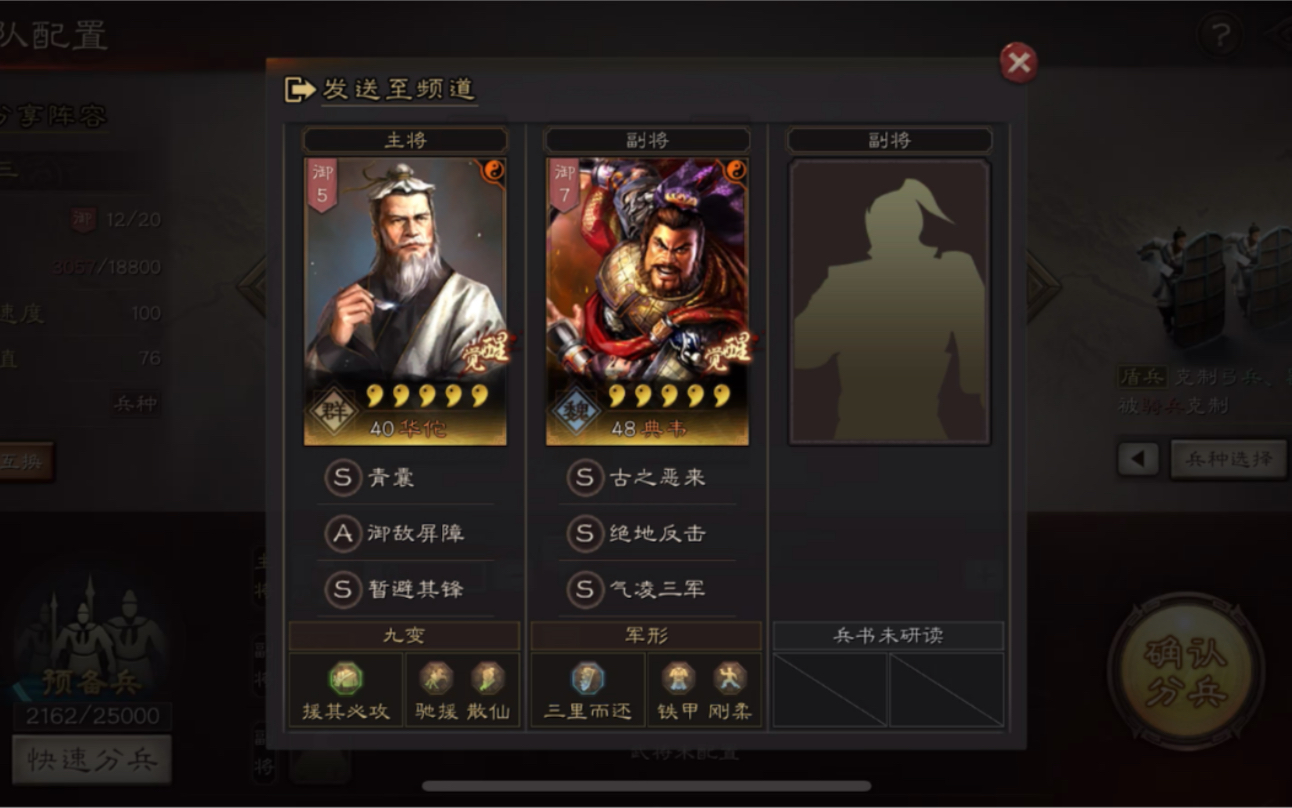The width and height of the screenshot is (1292, 808).
Task: Select the 散仙 skill icon
Action: (x=485, y=677)
